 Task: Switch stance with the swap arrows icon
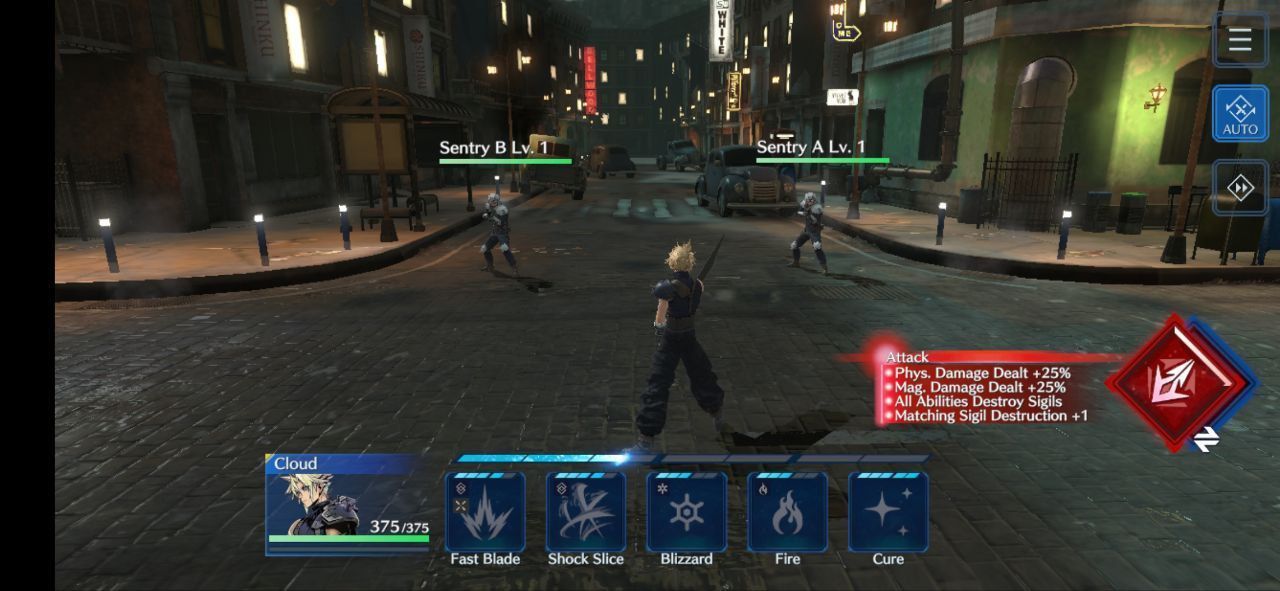(x=1206, y=438)
